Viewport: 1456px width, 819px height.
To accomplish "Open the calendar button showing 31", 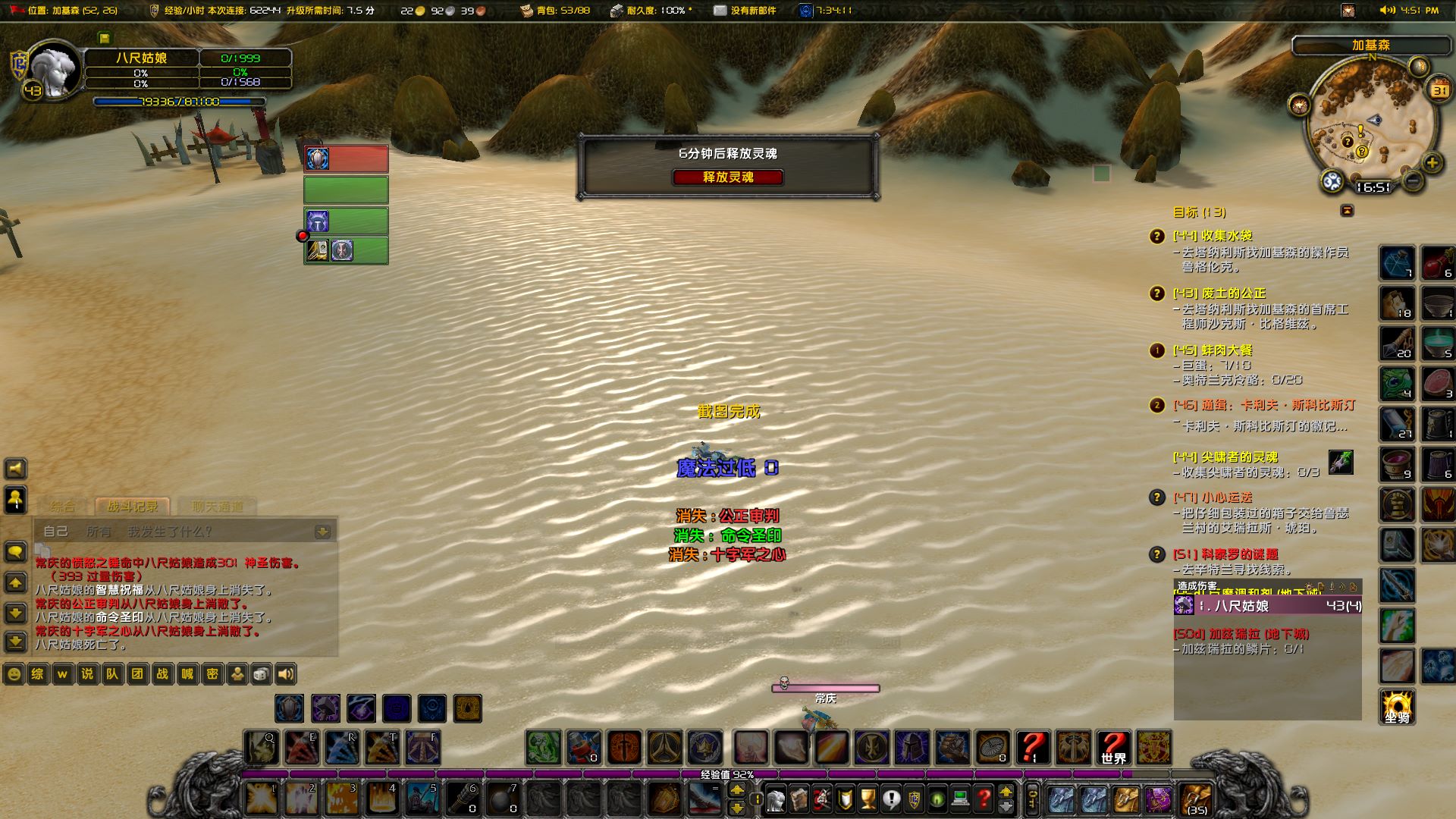I will pos(1439,90).
